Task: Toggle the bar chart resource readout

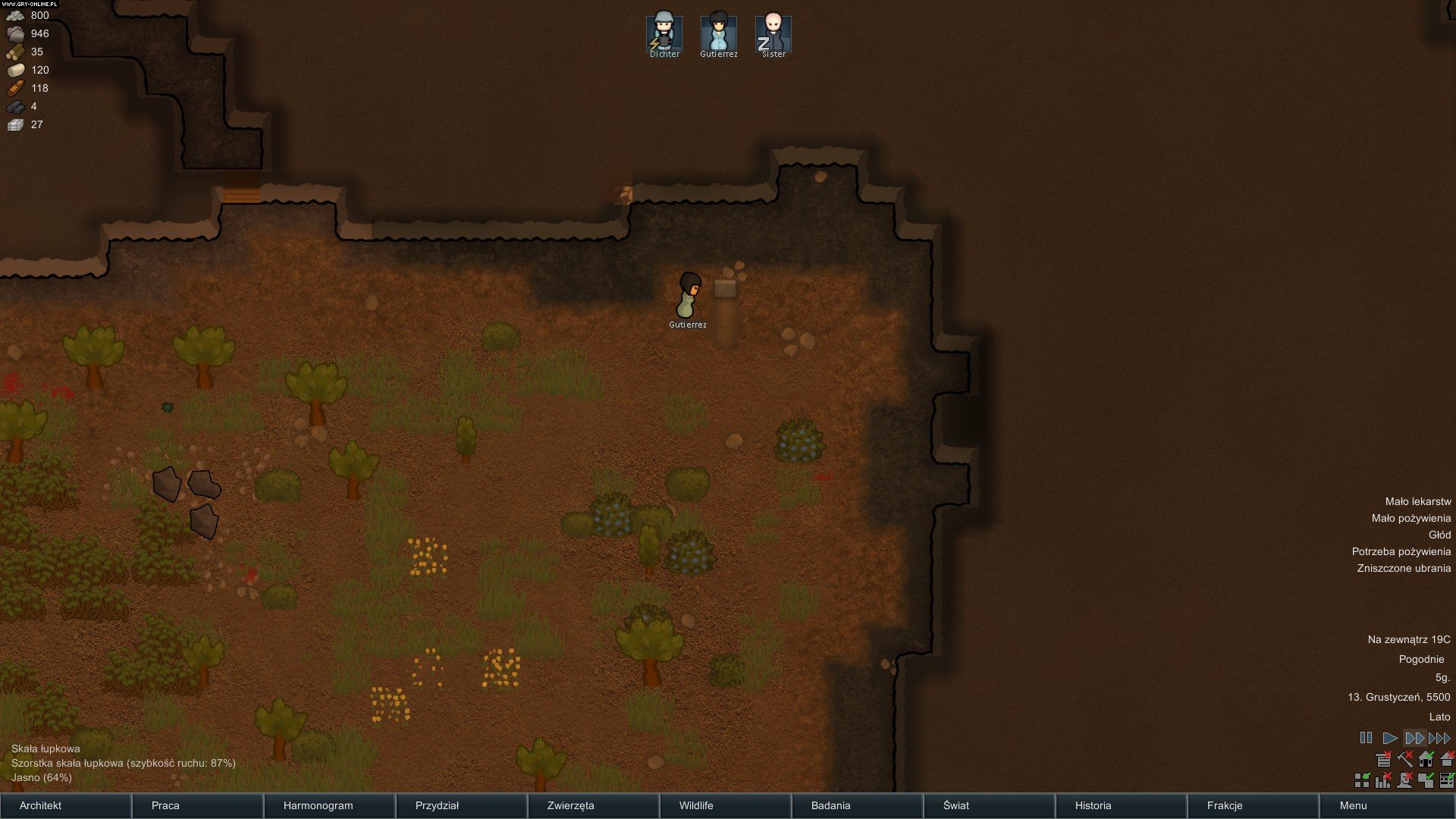Action: click(x=1383, y=780)
